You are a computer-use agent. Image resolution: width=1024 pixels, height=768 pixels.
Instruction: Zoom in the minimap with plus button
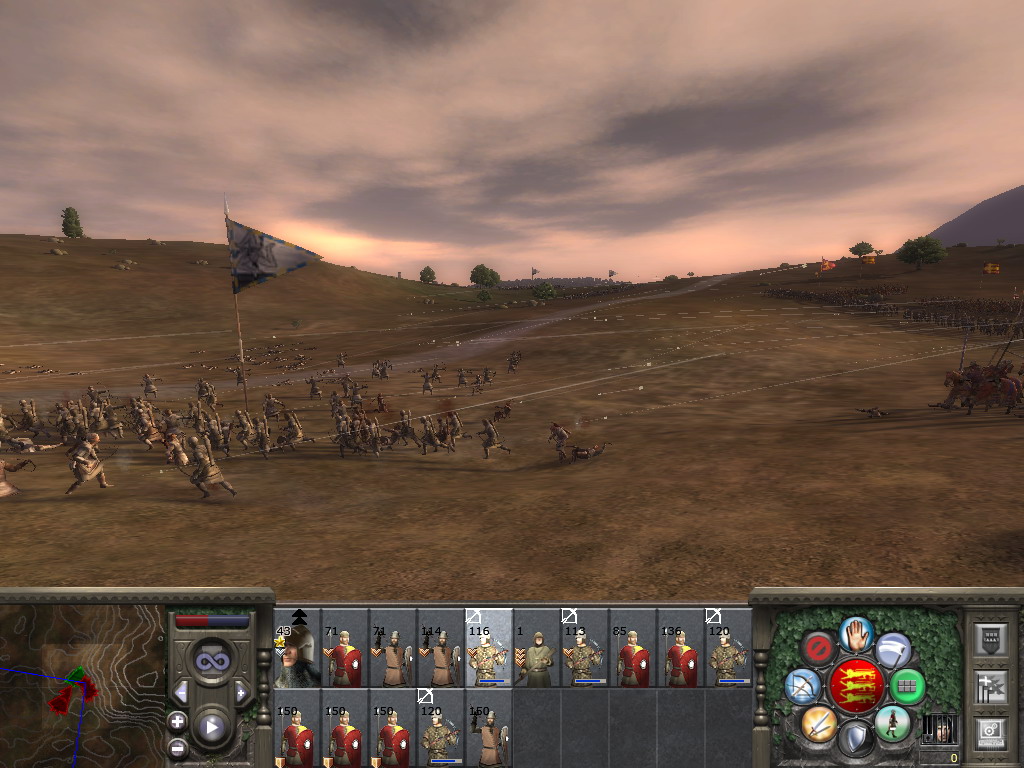[x=177, y=721]
